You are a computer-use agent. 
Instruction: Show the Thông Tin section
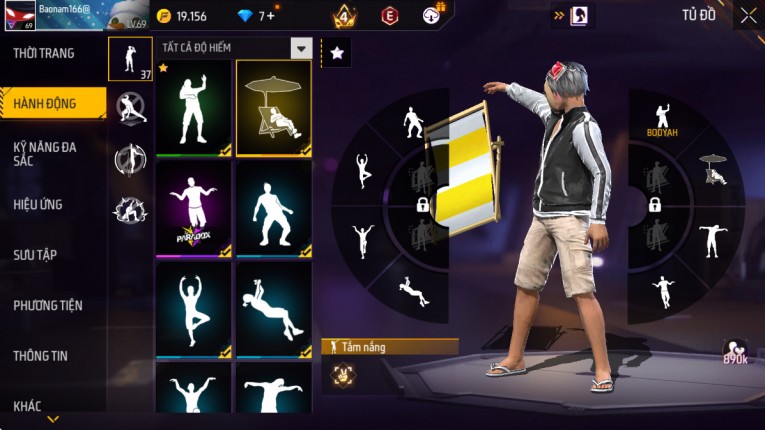(x=41, y=355)
